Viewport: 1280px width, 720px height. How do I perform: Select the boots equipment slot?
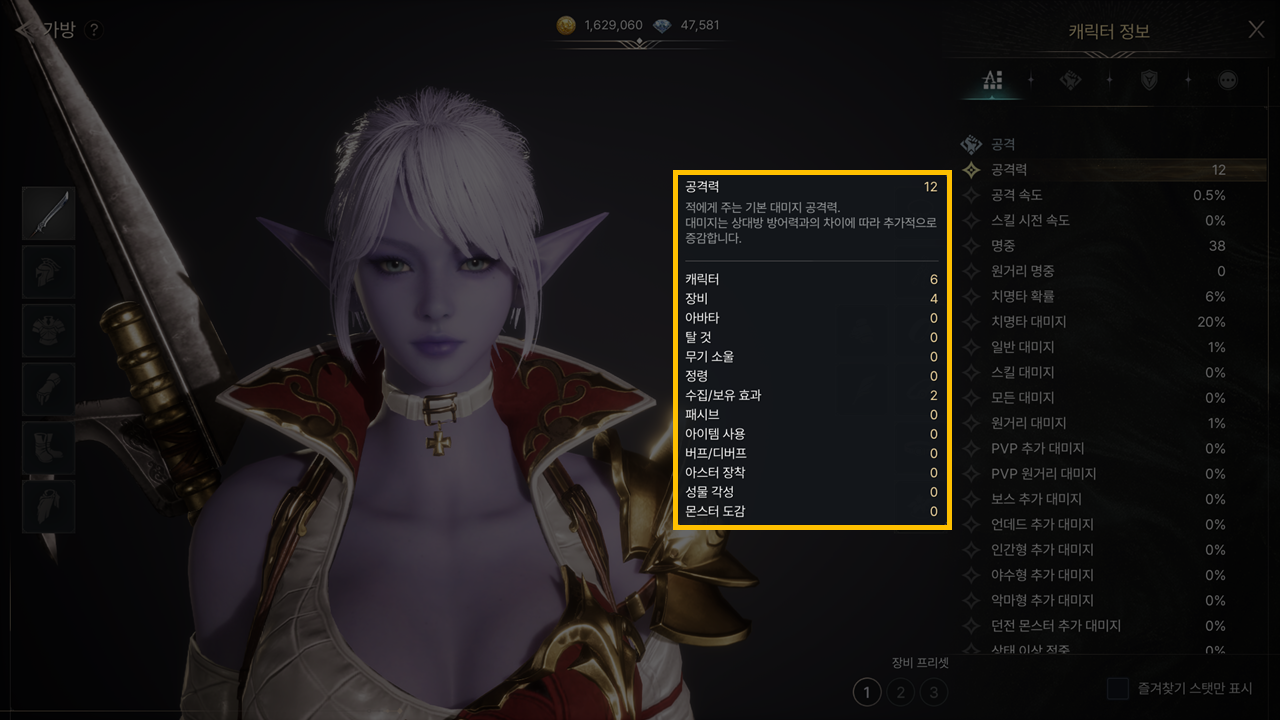pos(49,448)
